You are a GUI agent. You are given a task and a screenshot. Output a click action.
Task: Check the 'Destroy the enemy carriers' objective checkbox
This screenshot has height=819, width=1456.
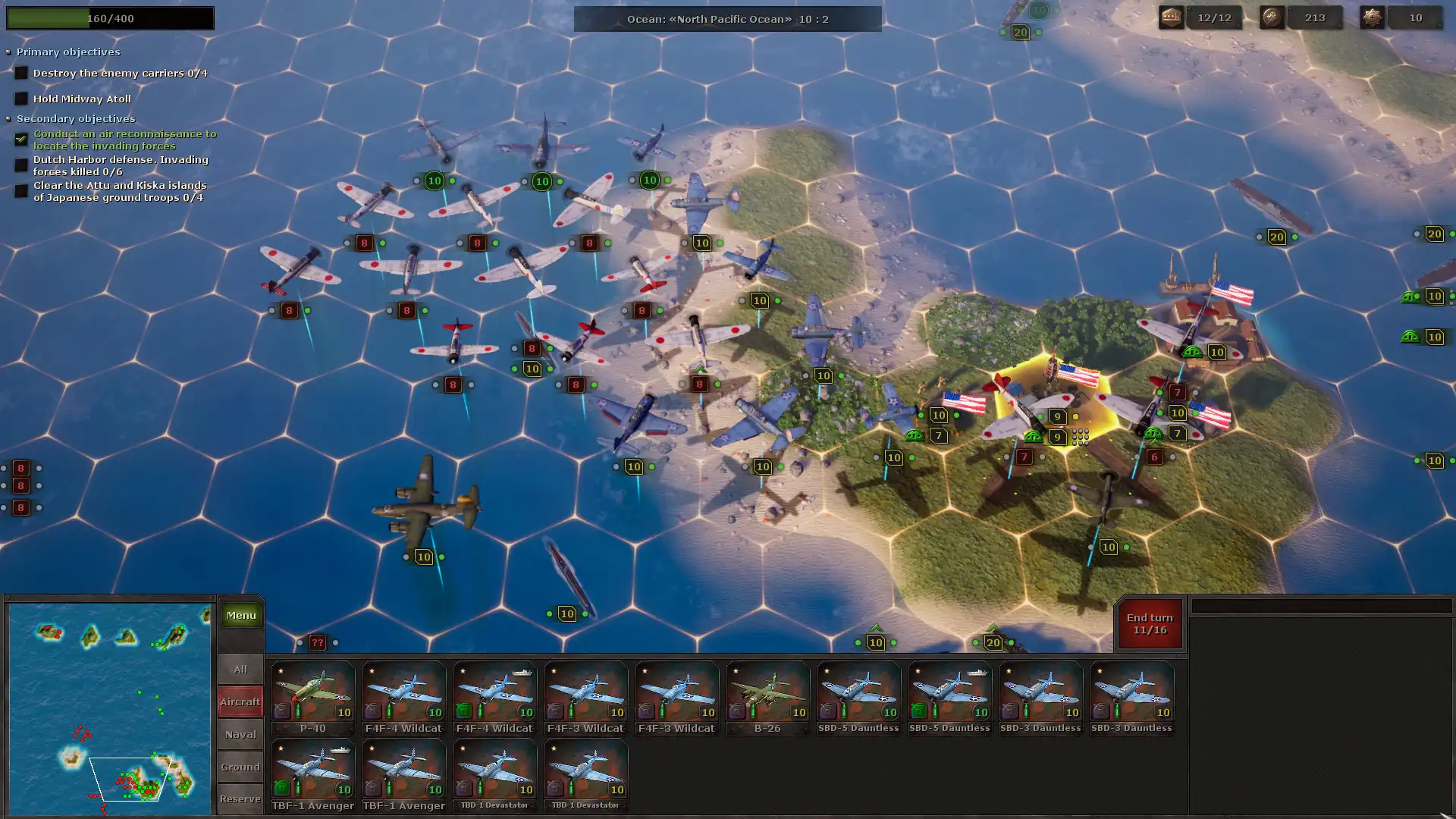pos(20,72)
